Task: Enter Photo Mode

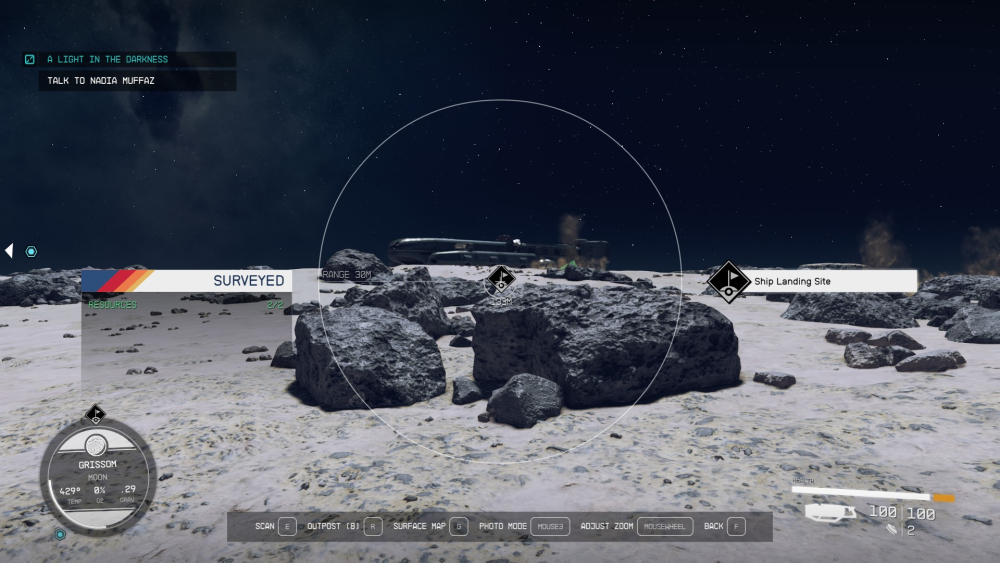Action: [523, 526]
